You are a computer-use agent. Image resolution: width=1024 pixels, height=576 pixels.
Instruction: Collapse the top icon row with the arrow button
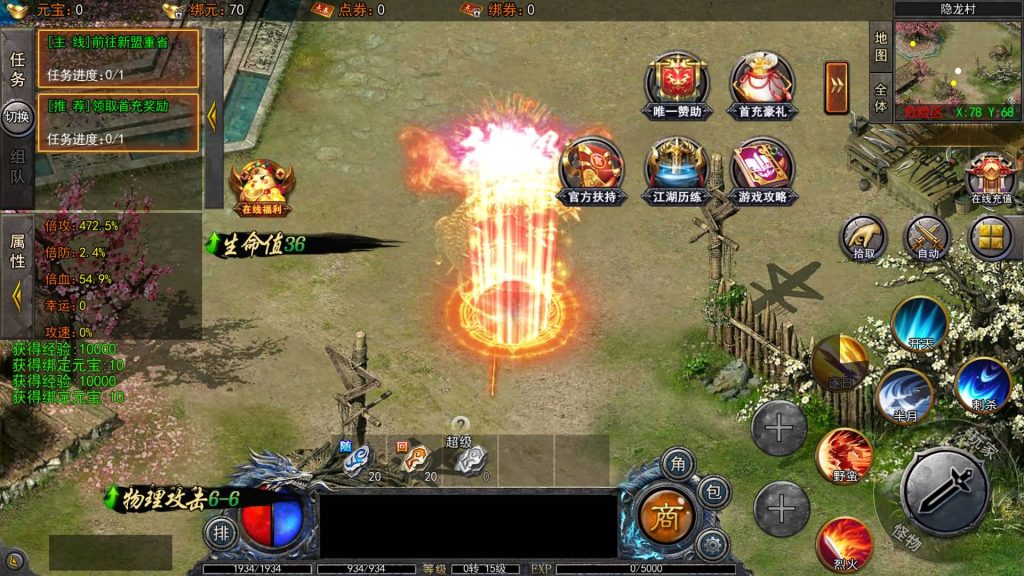(836, 80)
